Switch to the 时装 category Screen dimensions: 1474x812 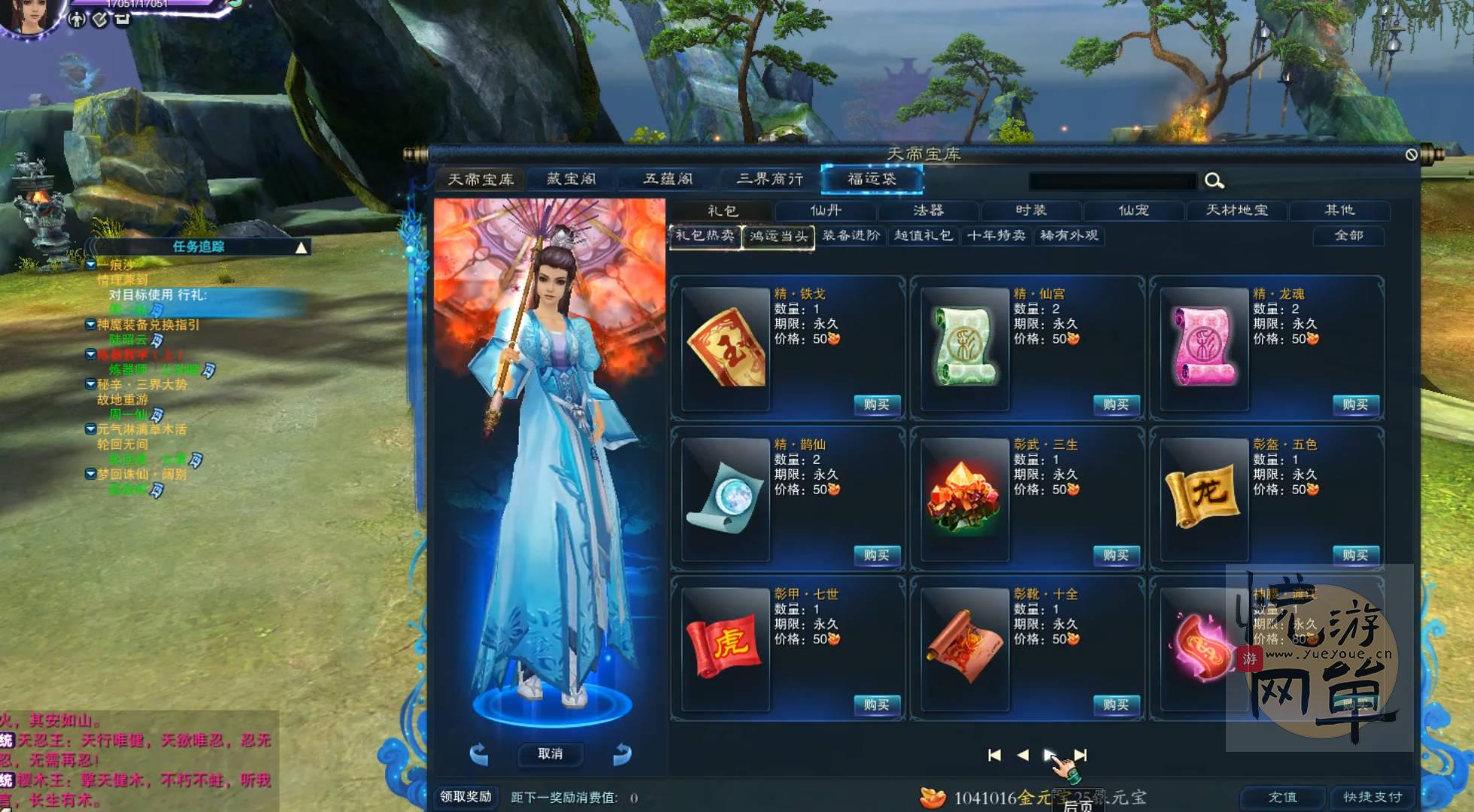click(x=1030, y=211)
